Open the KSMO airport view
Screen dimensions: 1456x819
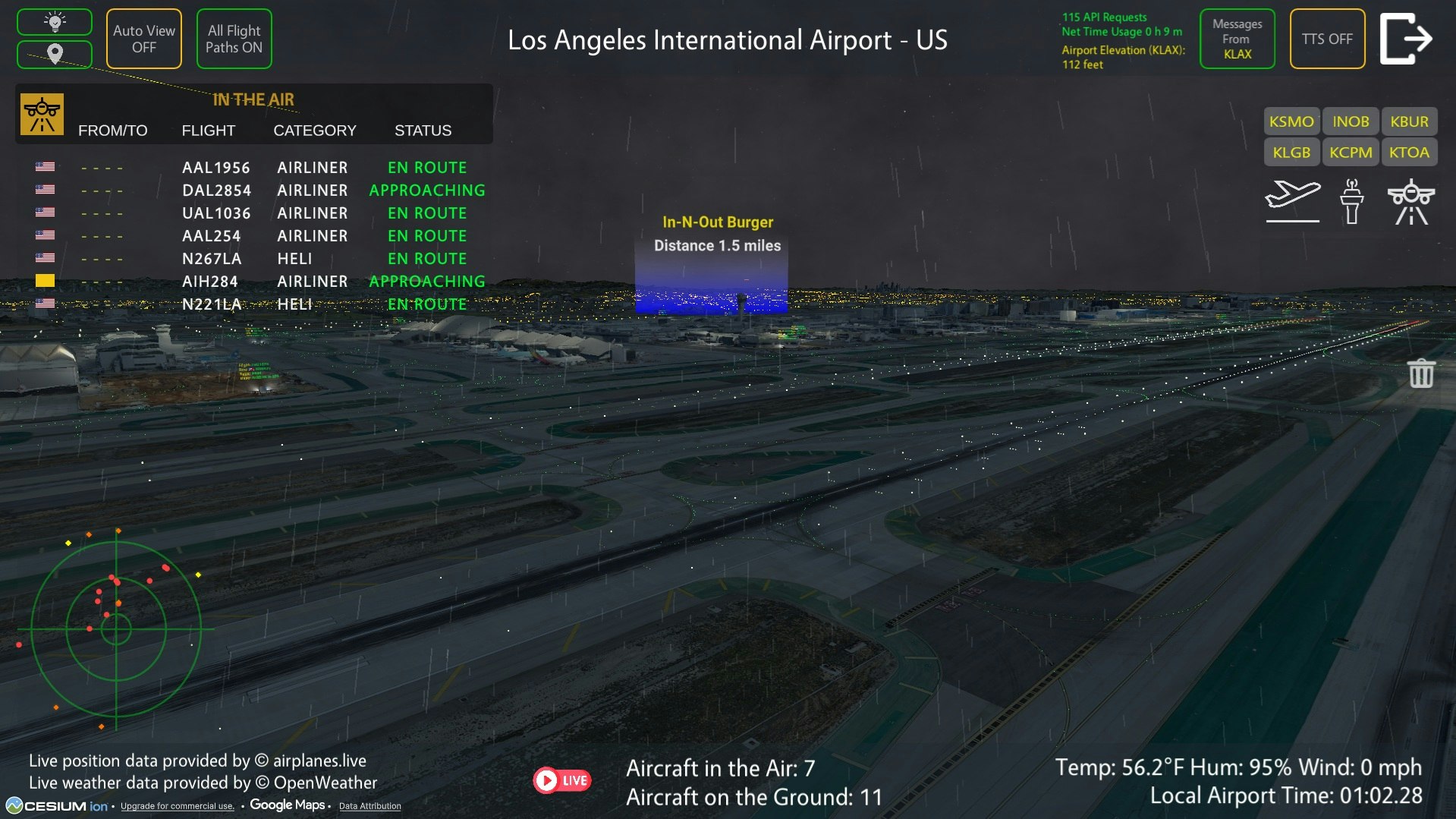tap(1291, 121)
